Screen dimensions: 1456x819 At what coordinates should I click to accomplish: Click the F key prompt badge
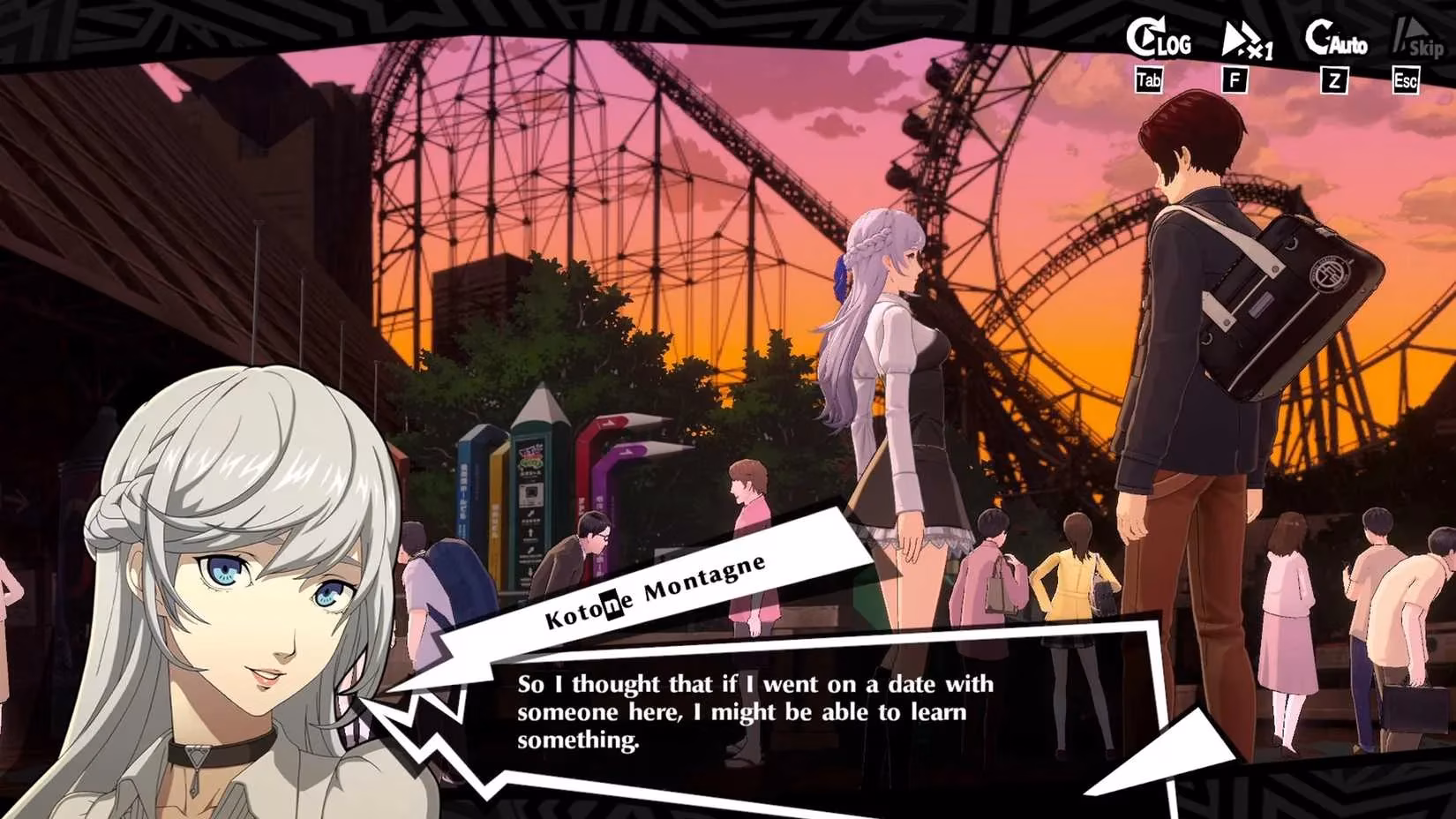pos(1235,81)
